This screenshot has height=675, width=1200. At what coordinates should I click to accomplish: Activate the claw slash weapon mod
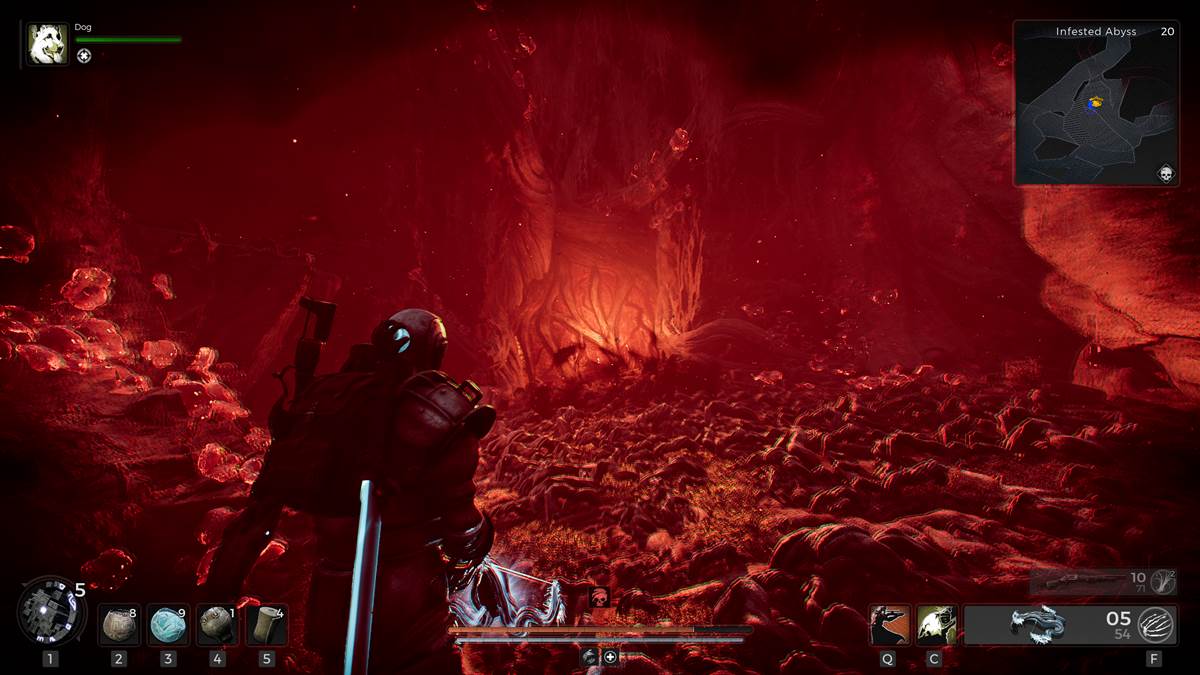click(1156, 625)
